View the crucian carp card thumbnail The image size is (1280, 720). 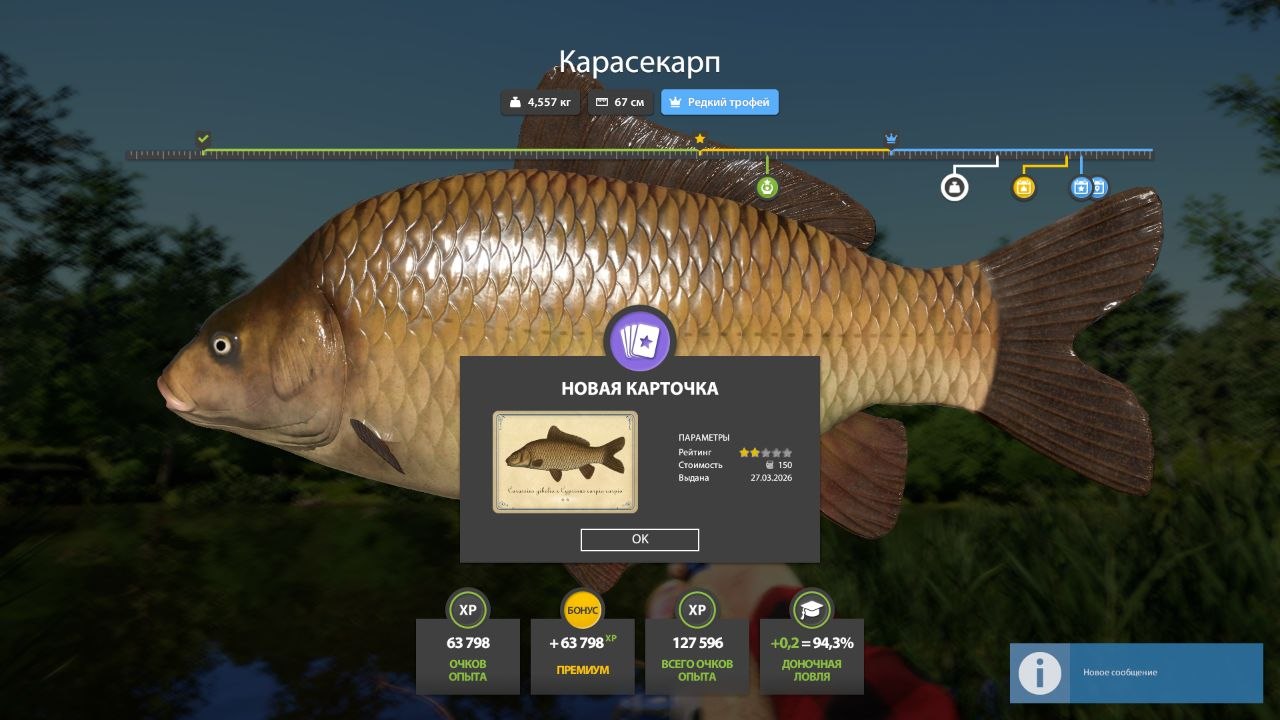click(x=565, y=462)
